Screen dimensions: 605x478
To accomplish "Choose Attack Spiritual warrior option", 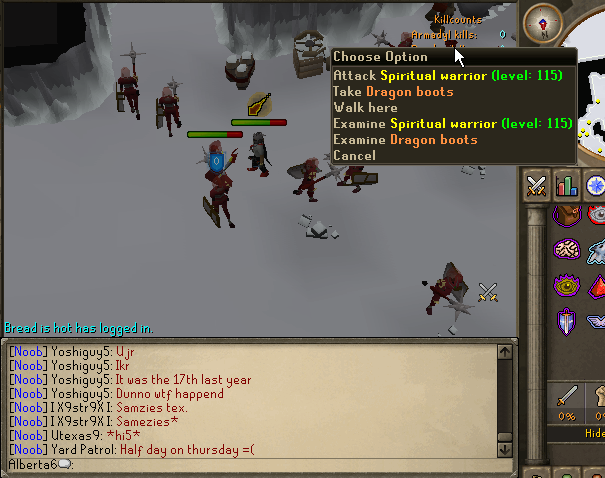I will click(x=447, y=75).
